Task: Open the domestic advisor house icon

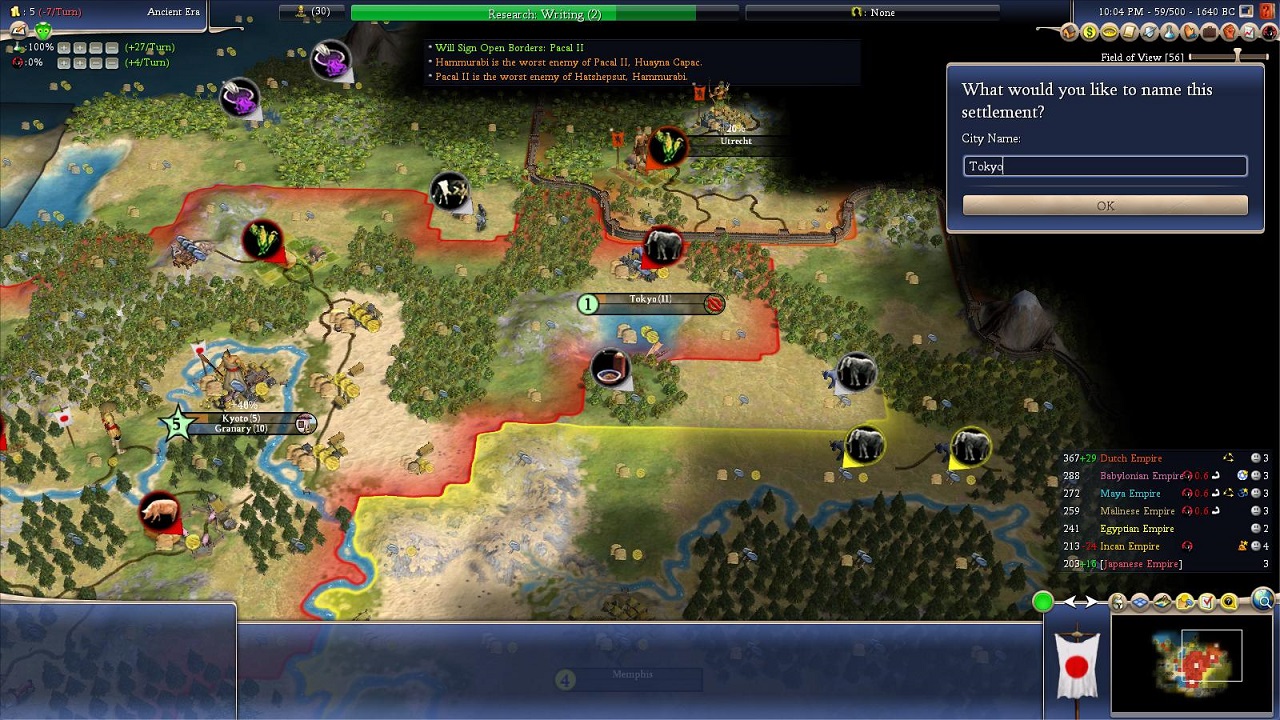Action: coord(1069,32)
